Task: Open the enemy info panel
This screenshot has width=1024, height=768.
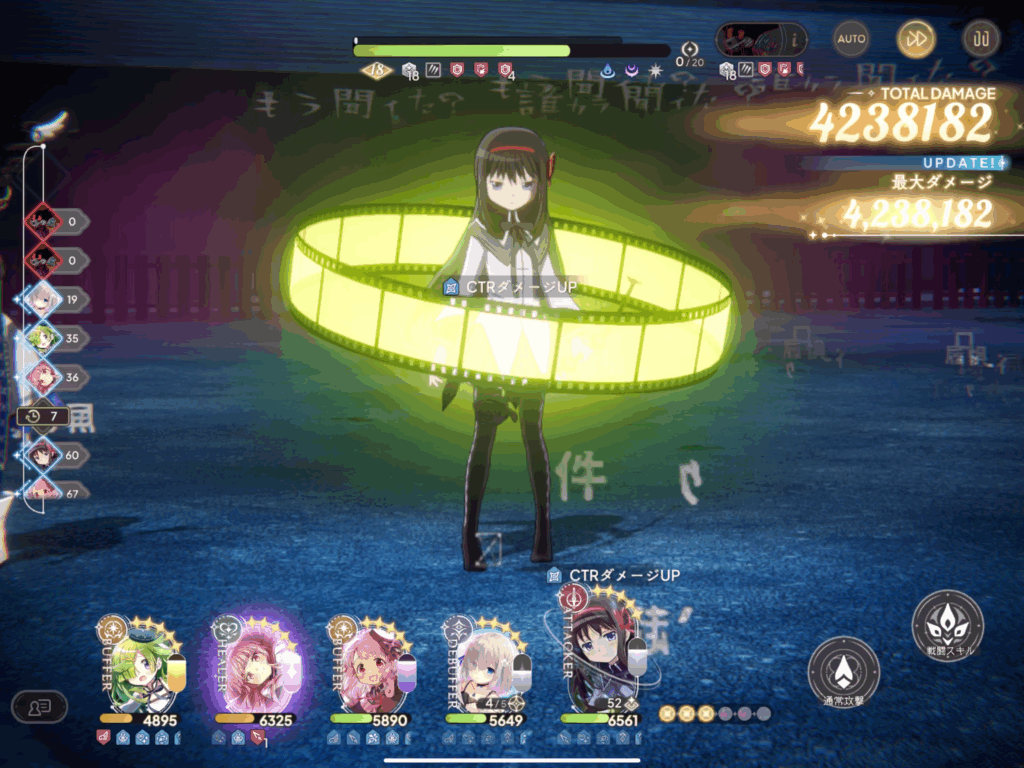Action: point(762,40)
